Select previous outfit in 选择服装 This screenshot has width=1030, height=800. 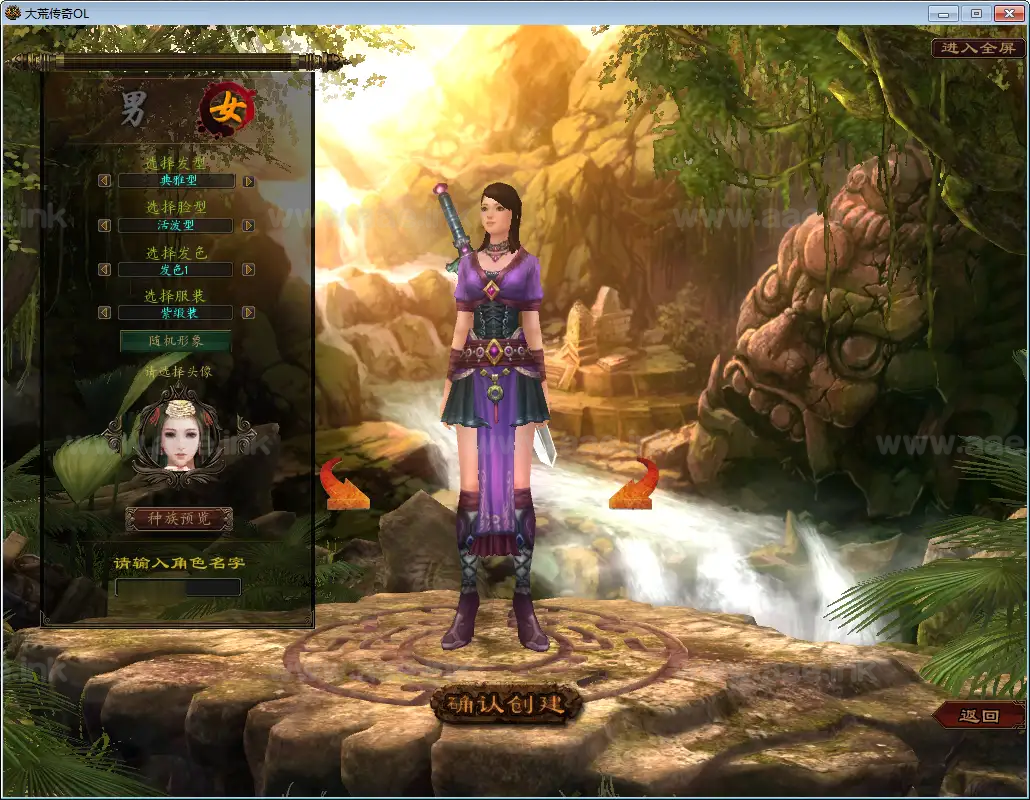(104, 313)
